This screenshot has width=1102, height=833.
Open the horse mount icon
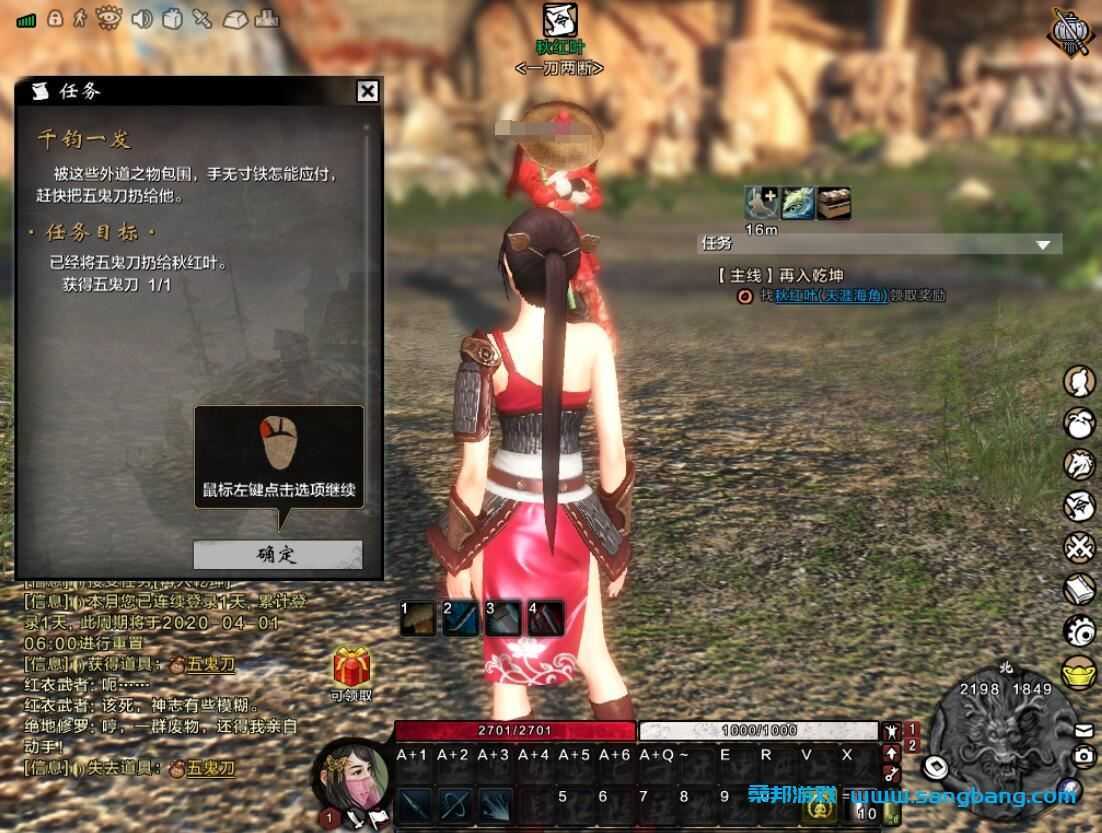pyautogui.click(x=1079, y=464)
